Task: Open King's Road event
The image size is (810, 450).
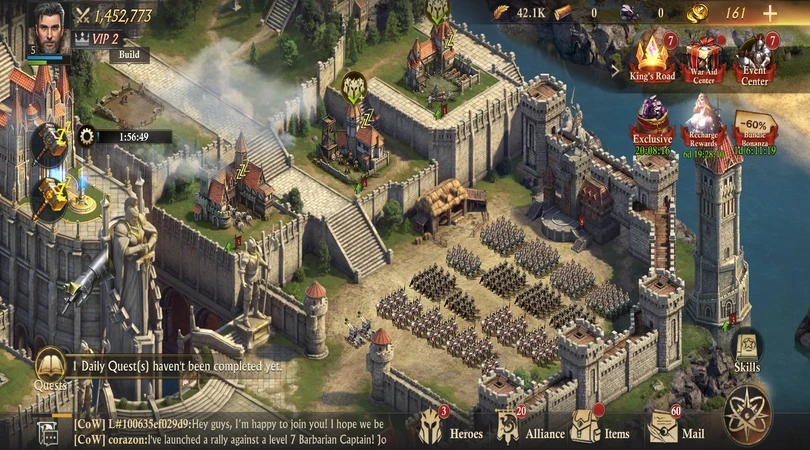Action: click(x=651, y=60)
